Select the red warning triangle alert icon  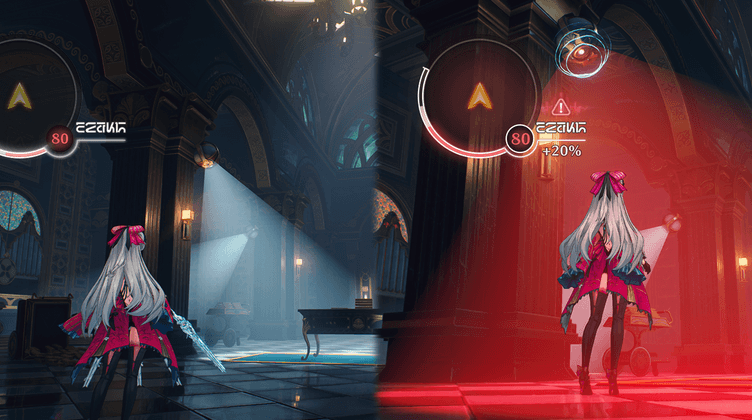(559, 105)
